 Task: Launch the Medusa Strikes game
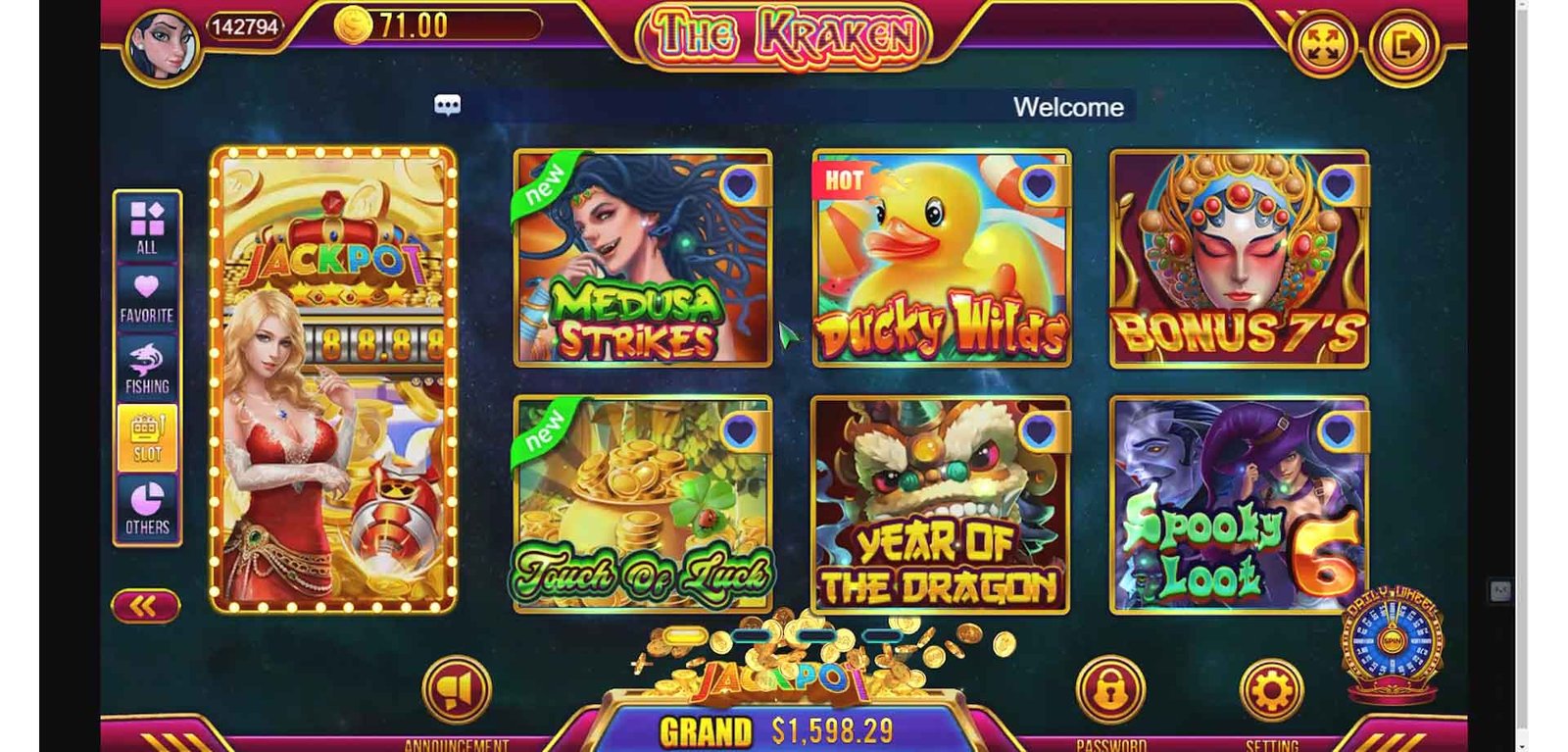click(x=643, y=259)
